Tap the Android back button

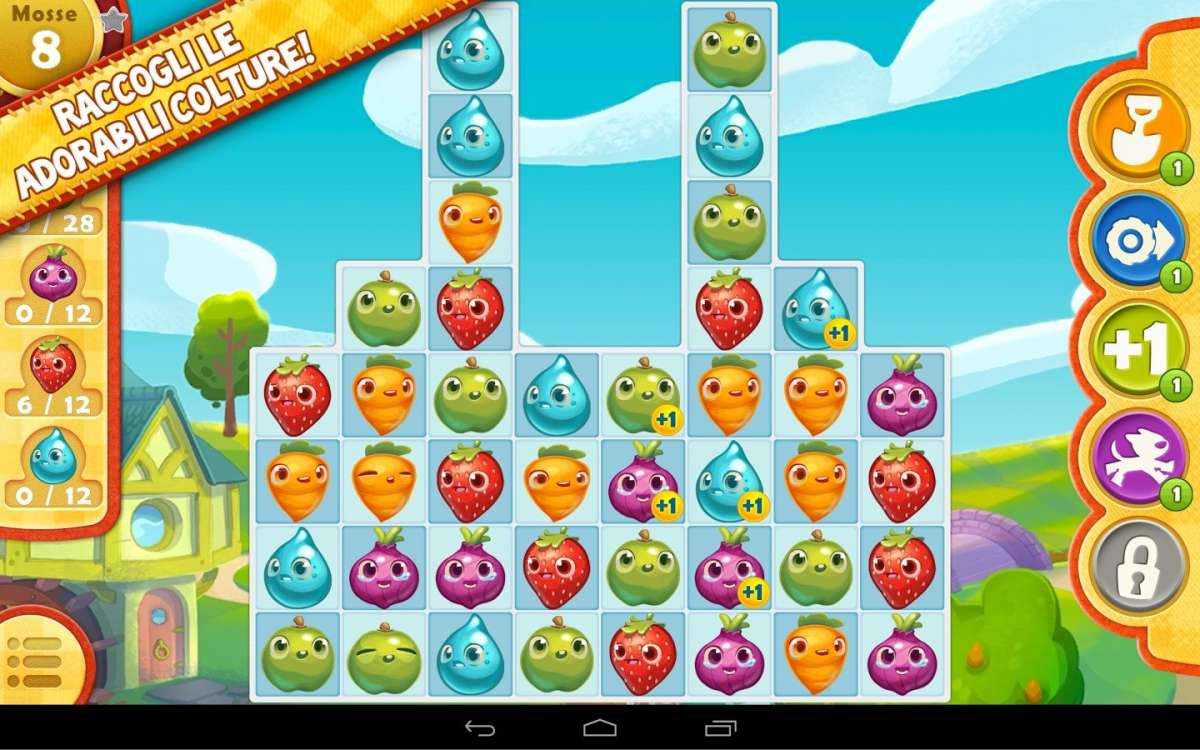(480, 728)
